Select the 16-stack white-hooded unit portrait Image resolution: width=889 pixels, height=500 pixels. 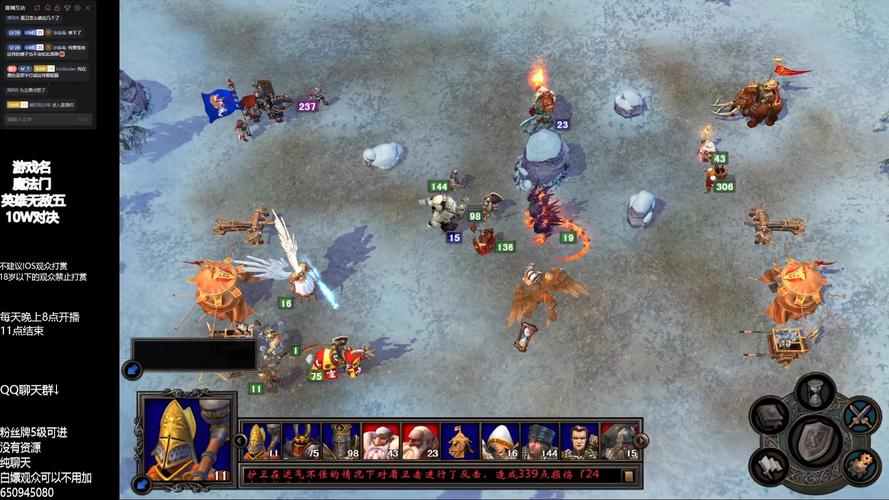click(x=500, y=441)
